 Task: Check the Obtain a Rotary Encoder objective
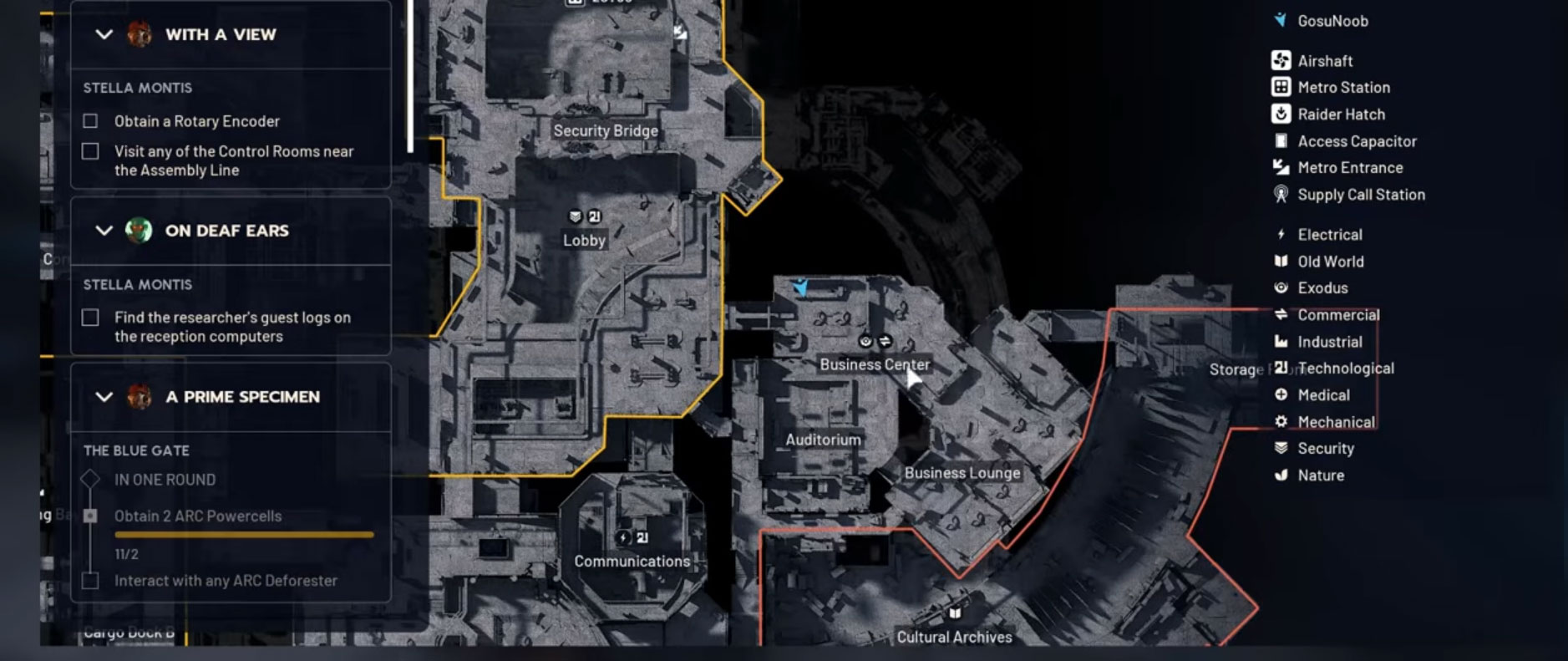click(90, 121)
